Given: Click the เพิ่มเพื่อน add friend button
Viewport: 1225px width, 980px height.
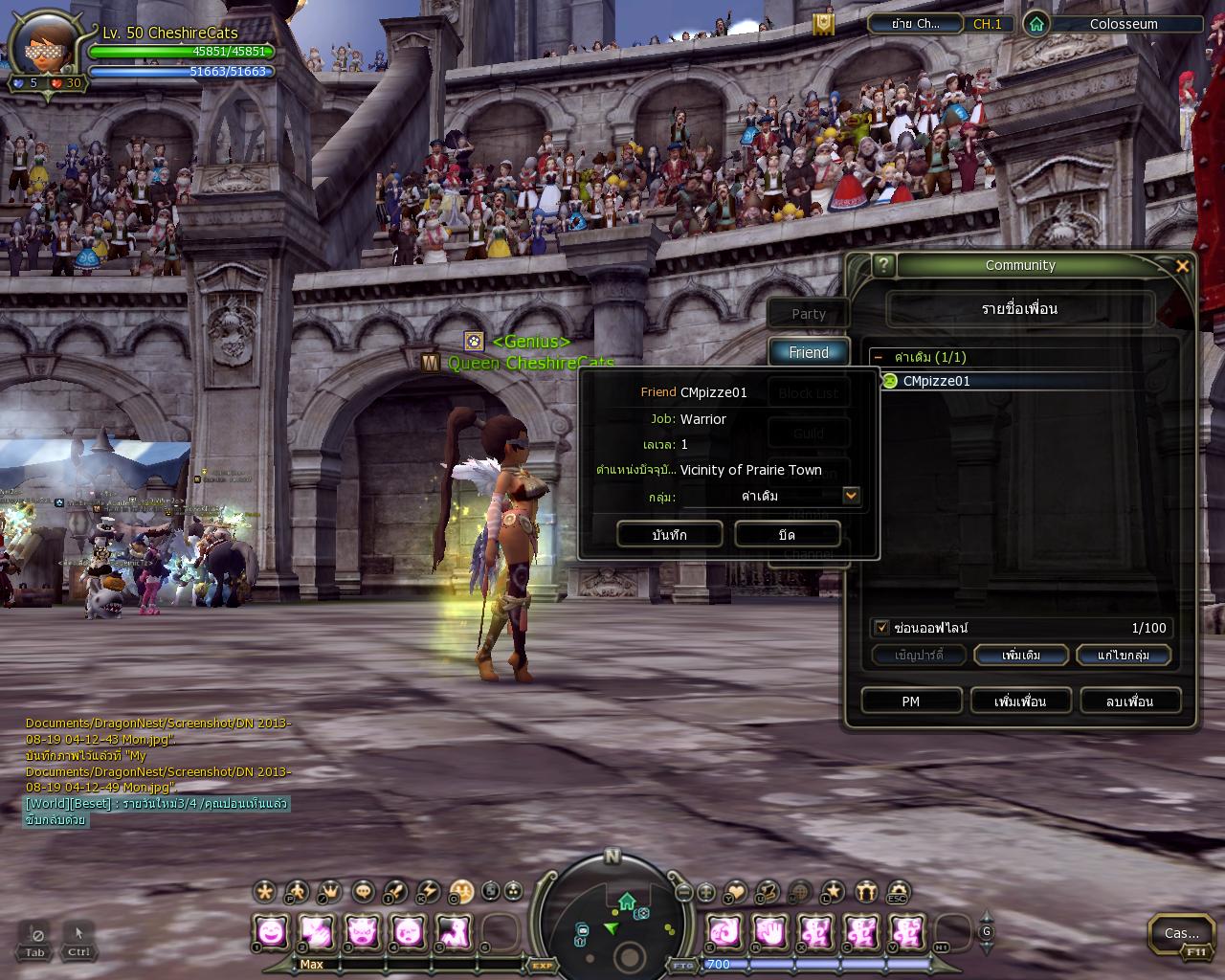Looking at the screenshot, I should click(1020, 702).
